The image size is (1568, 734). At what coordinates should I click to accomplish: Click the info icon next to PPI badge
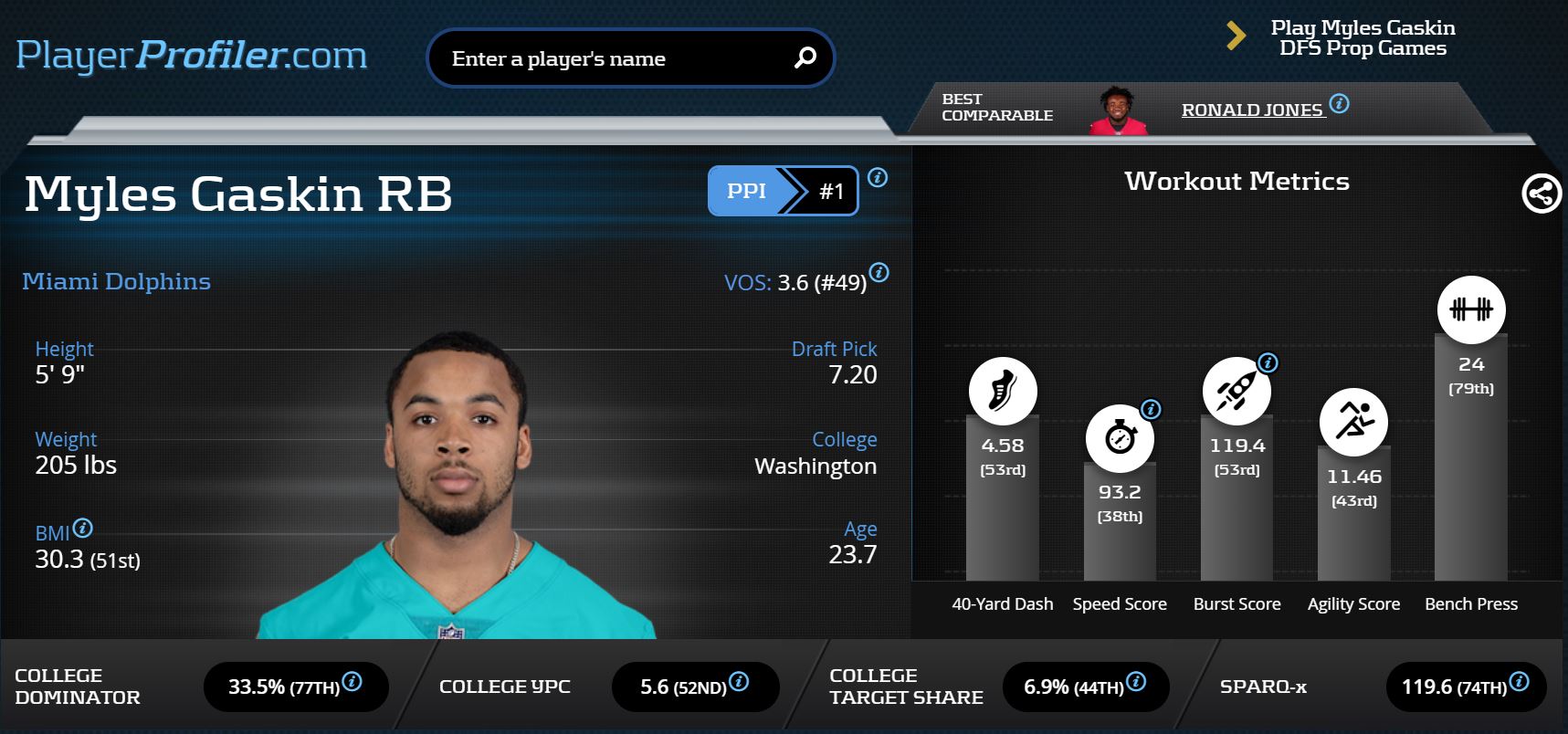coord(878,177)
